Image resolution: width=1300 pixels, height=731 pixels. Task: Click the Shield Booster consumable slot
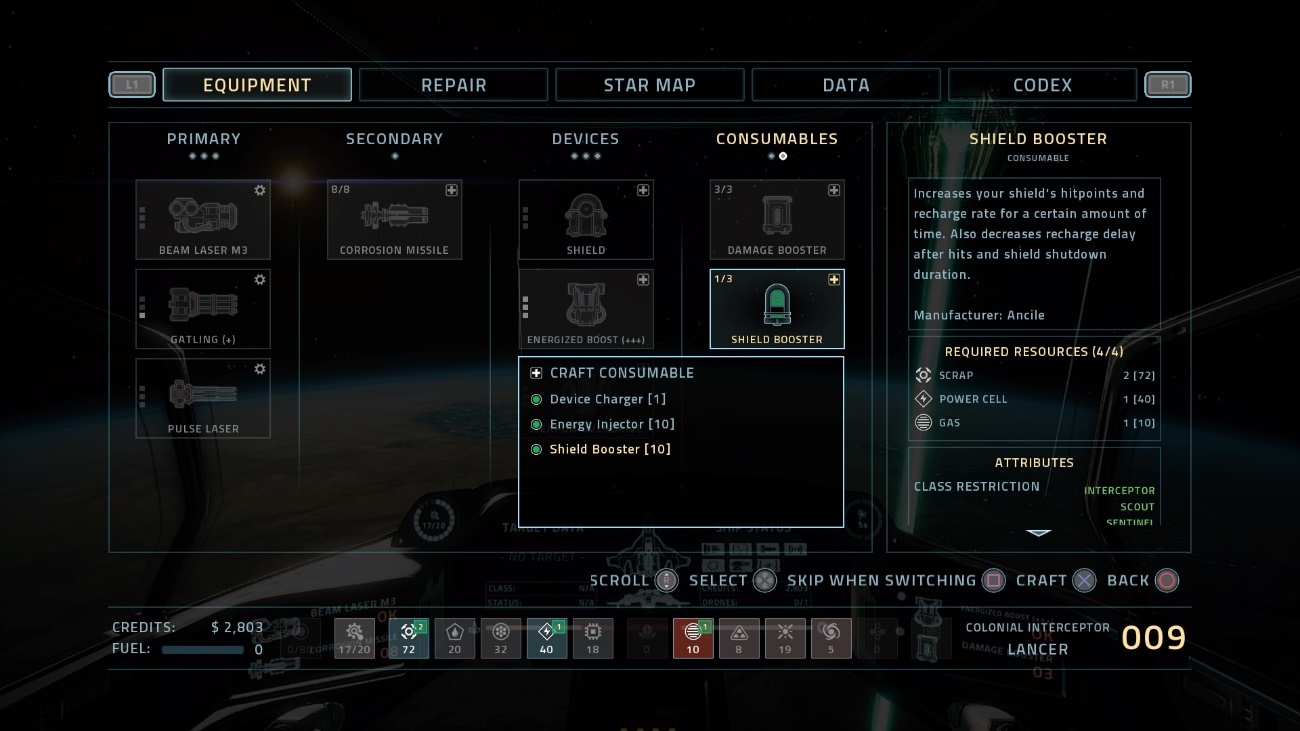[x=777, y=309]
